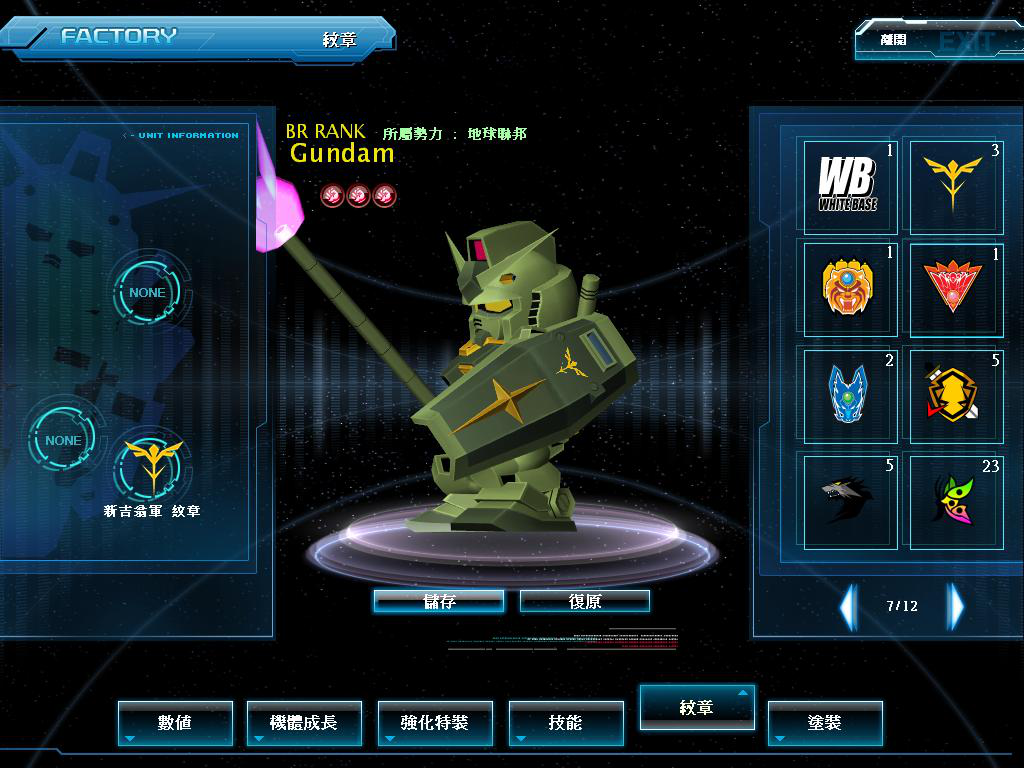This screenshot has height=768, width=1024.
Task: Go to the previous emblem page
Action: (x=848, y=606)
